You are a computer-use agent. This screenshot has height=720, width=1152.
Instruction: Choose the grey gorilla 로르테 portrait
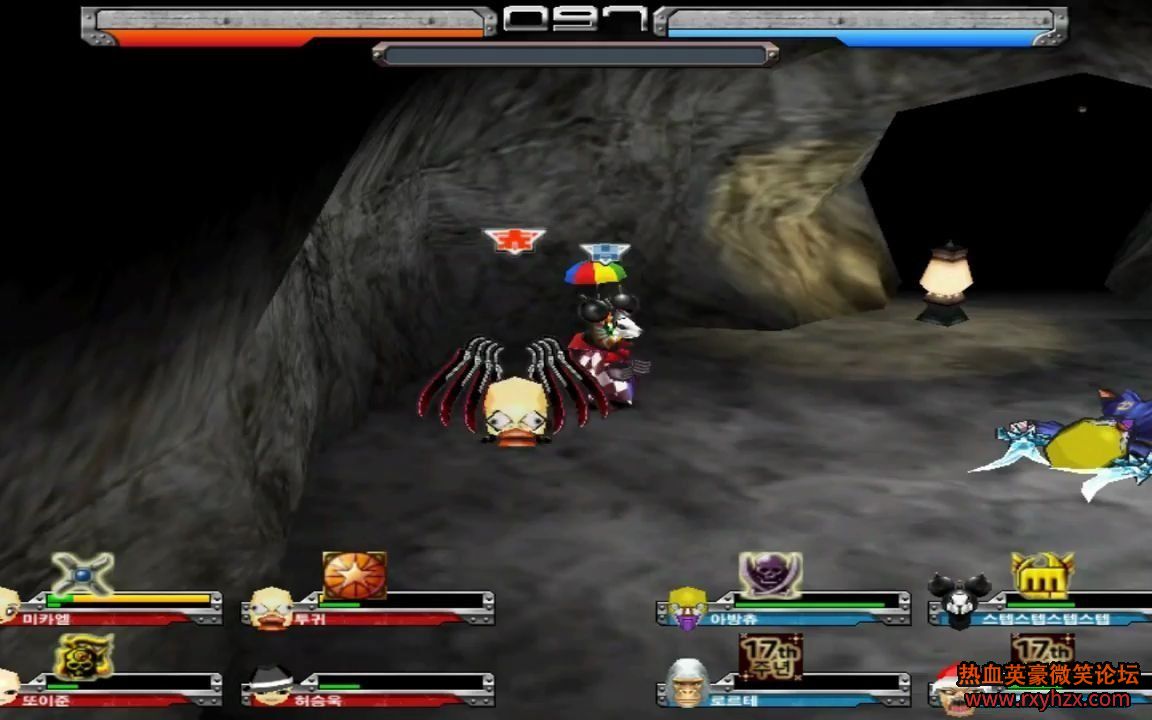[688, 683]
